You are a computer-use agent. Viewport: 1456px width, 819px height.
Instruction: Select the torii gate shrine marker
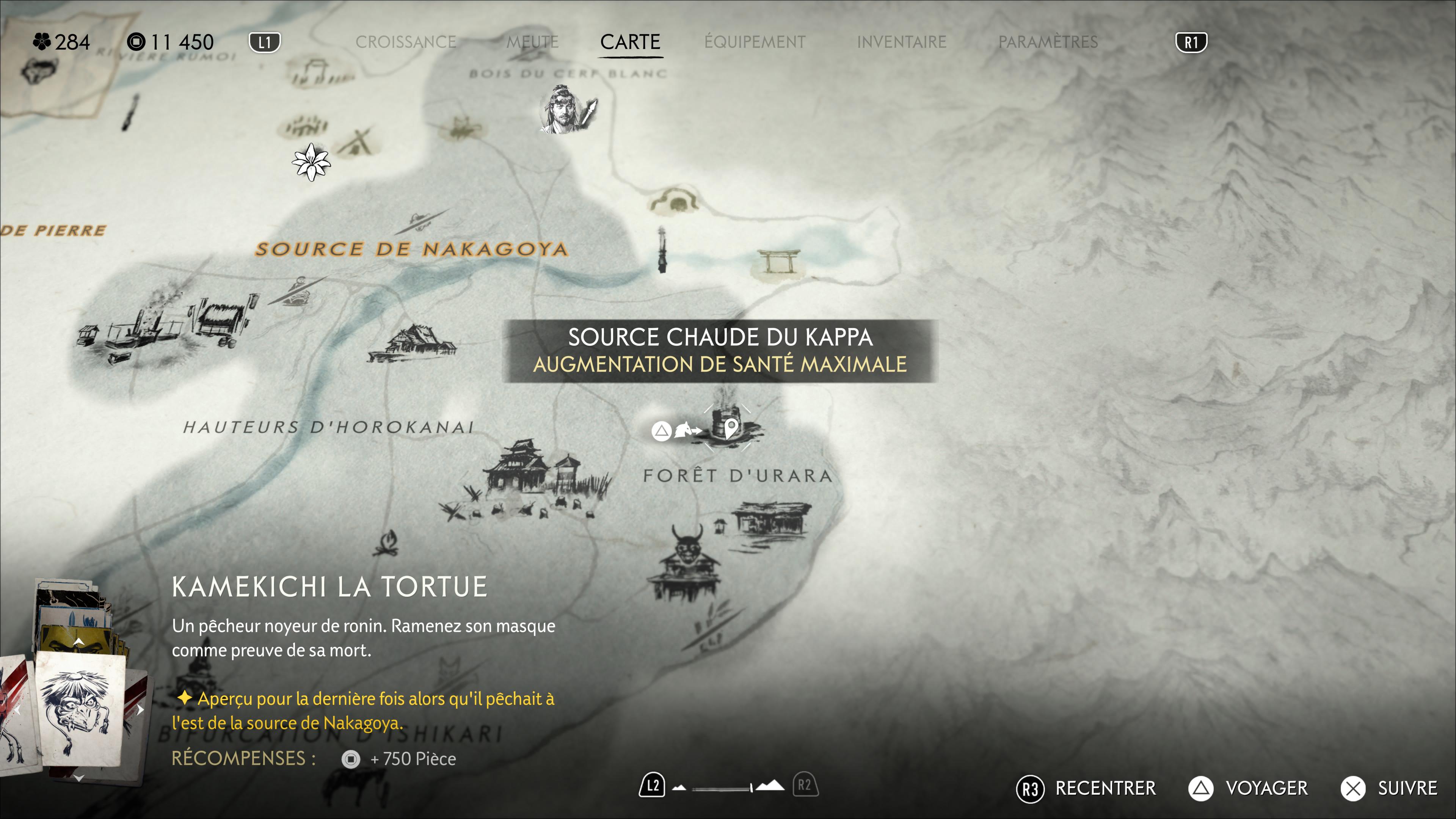779,262
